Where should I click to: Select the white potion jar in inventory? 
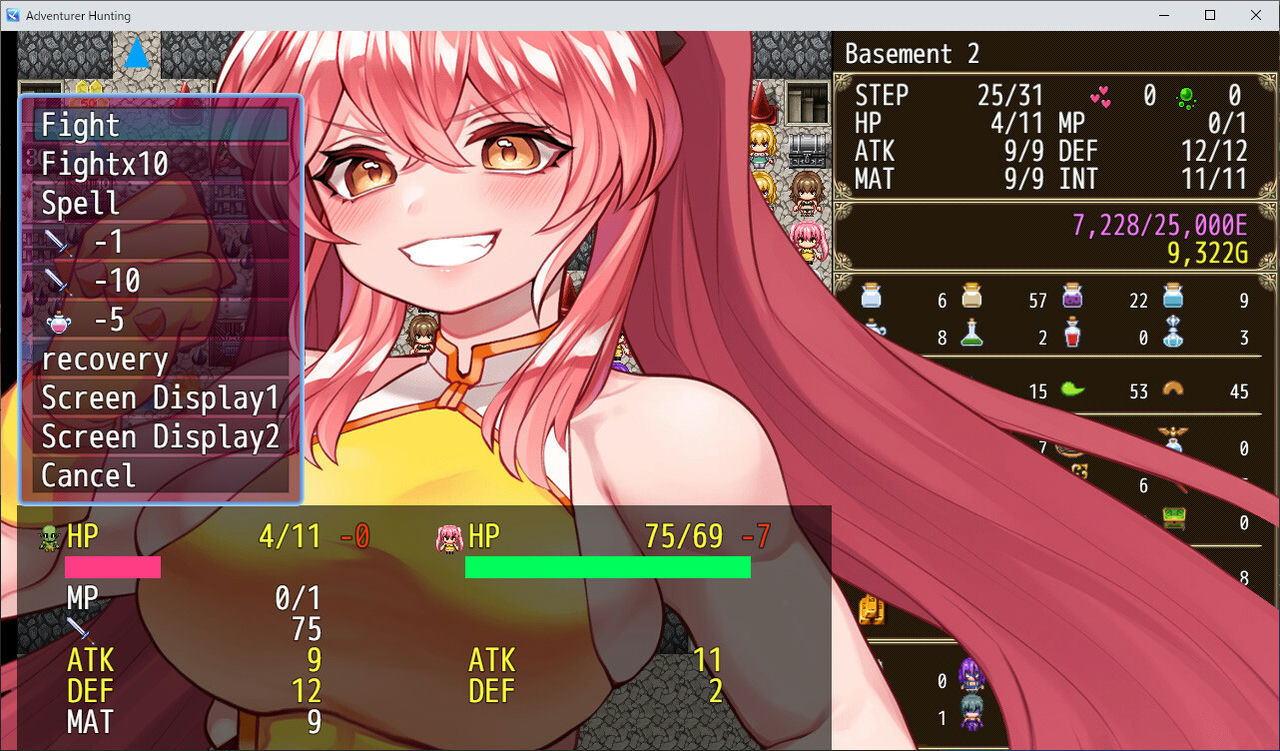(870, 297)
